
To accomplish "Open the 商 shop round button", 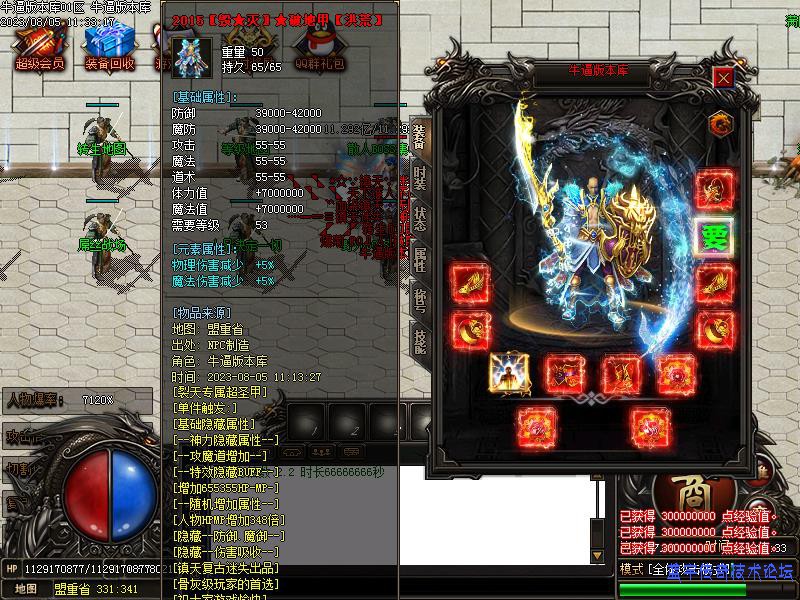I will [x=682, y=491].
